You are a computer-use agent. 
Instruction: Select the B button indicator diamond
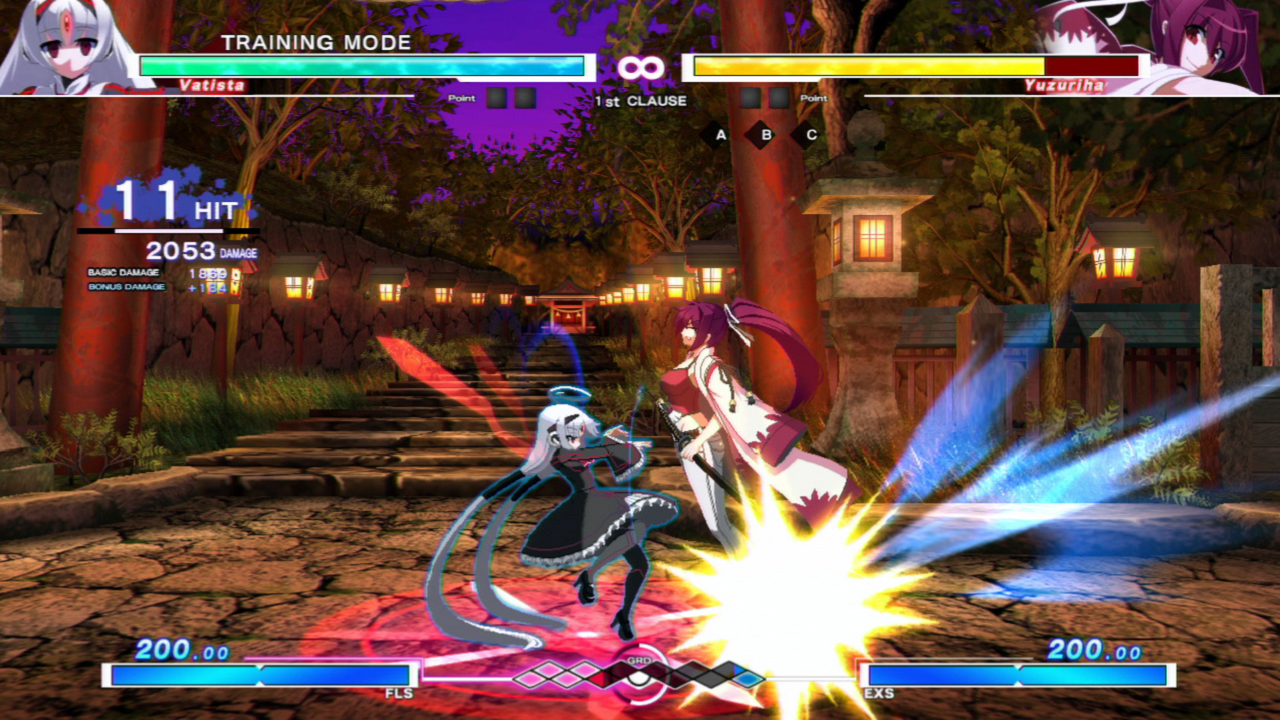pos(760,133)
